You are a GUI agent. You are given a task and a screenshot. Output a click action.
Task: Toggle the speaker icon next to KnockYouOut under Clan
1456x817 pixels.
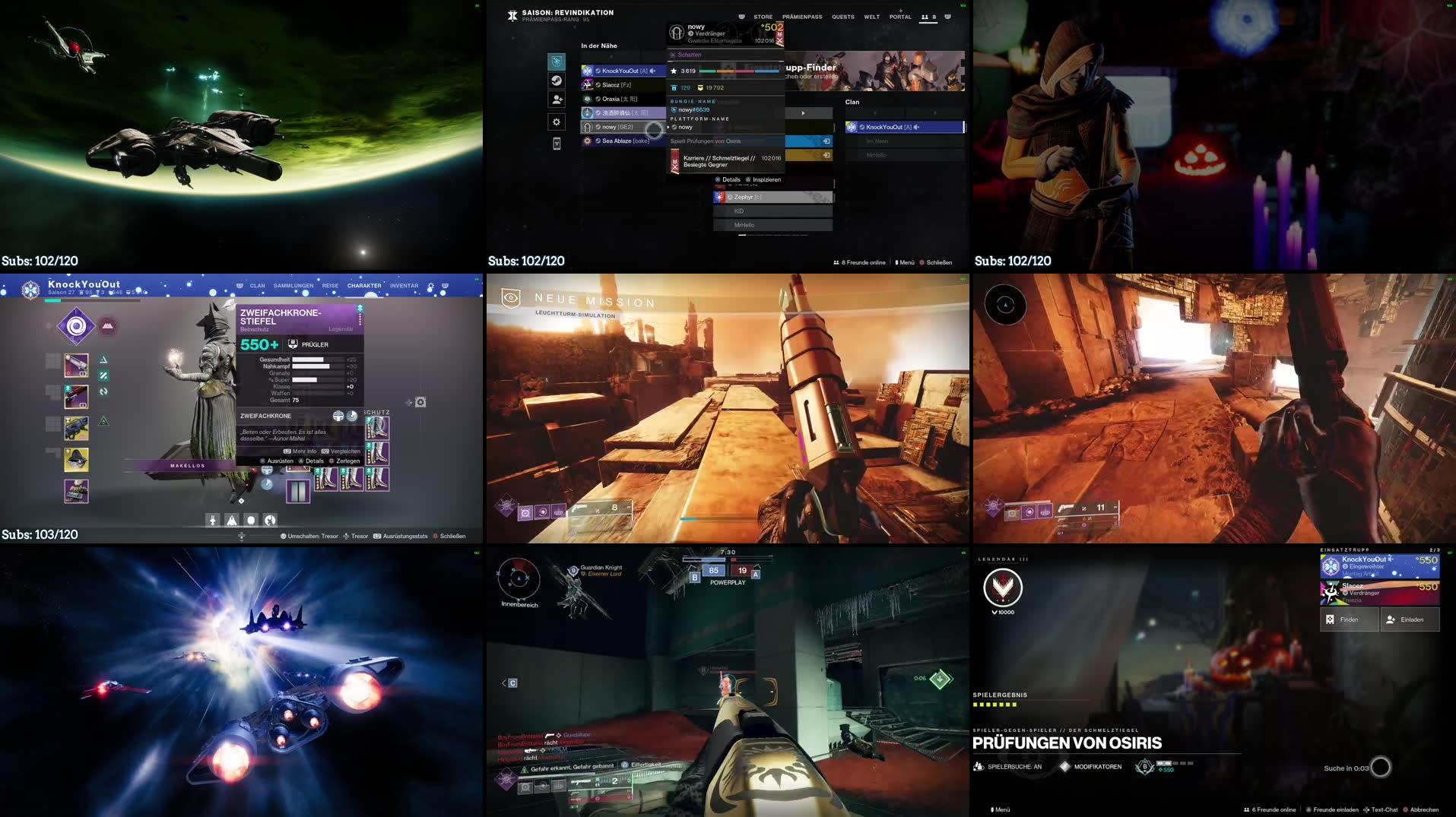916,127
